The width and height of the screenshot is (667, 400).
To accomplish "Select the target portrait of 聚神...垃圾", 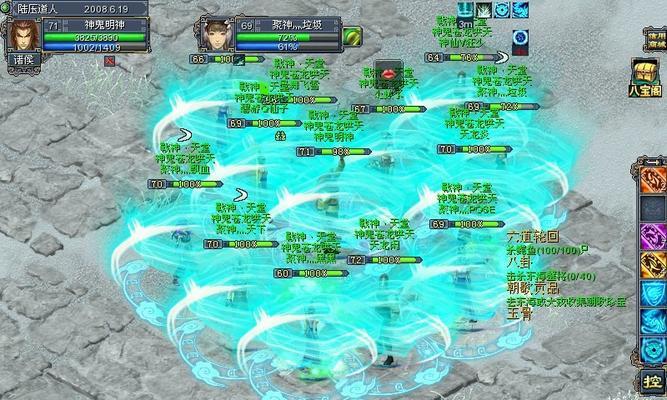I will [x=217, y=33].
